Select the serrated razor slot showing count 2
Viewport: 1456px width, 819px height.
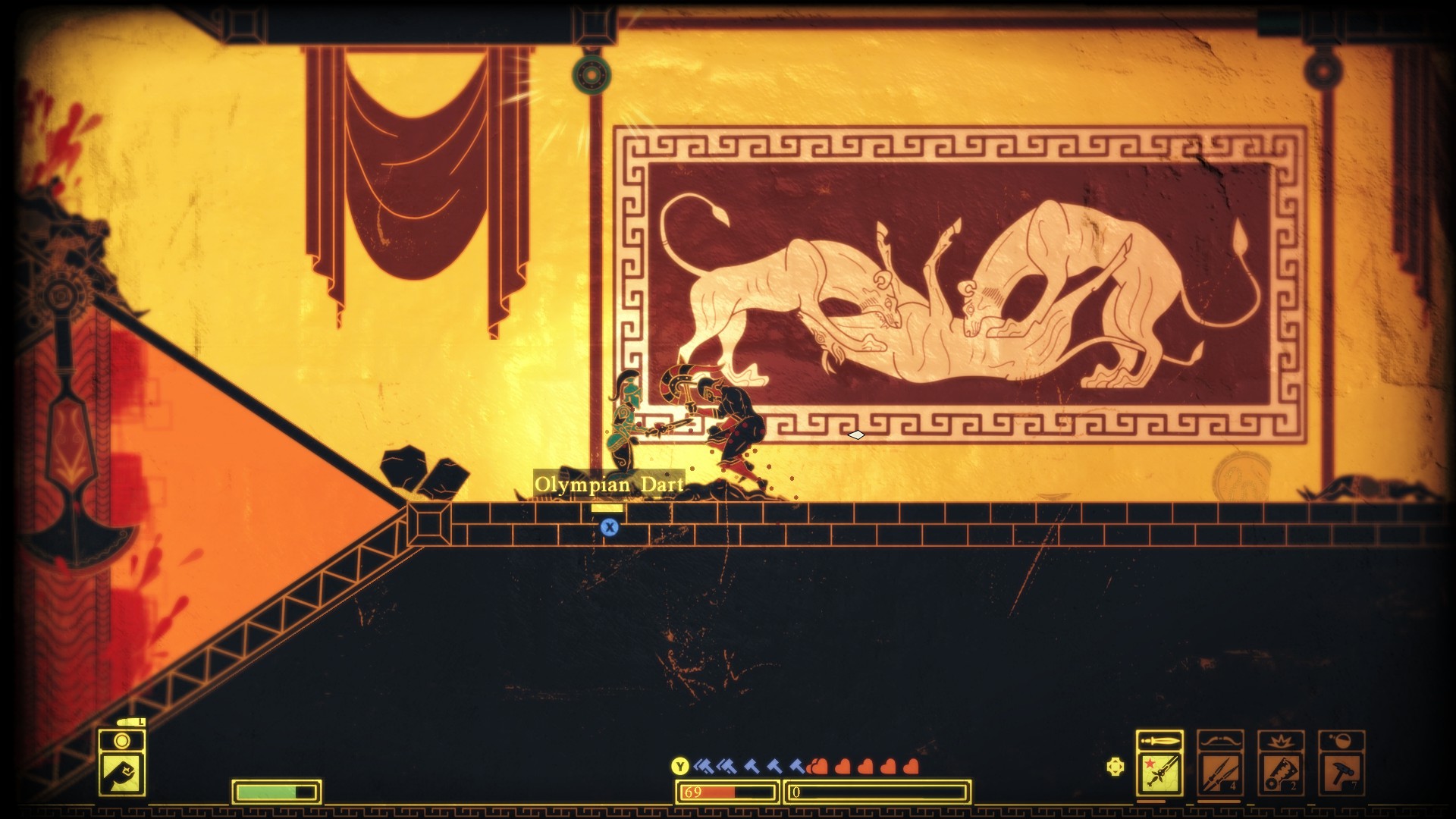tap(1282, 774)
